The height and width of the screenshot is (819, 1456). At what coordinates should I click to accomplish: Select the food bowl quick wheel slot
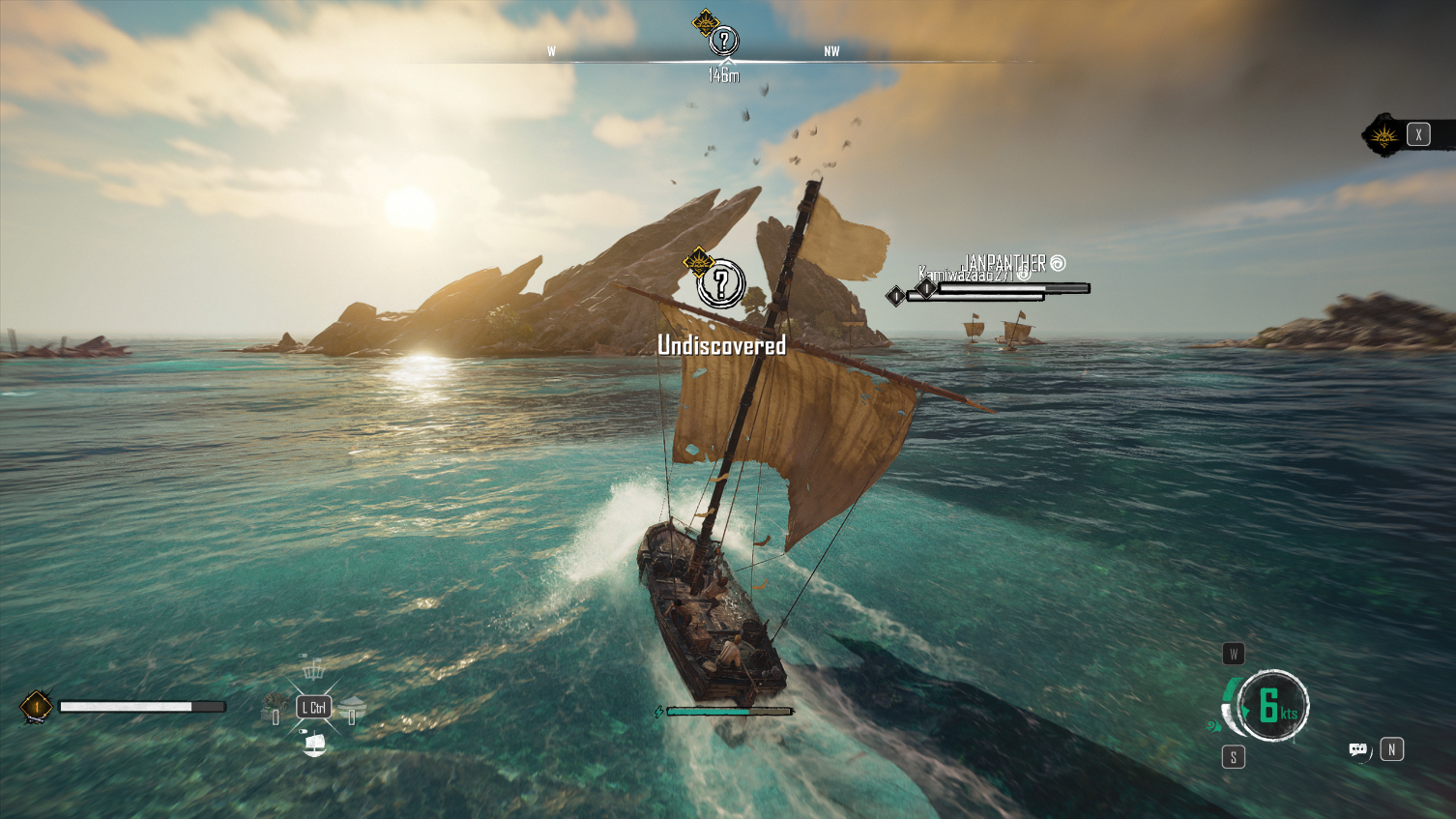(352, 707)
